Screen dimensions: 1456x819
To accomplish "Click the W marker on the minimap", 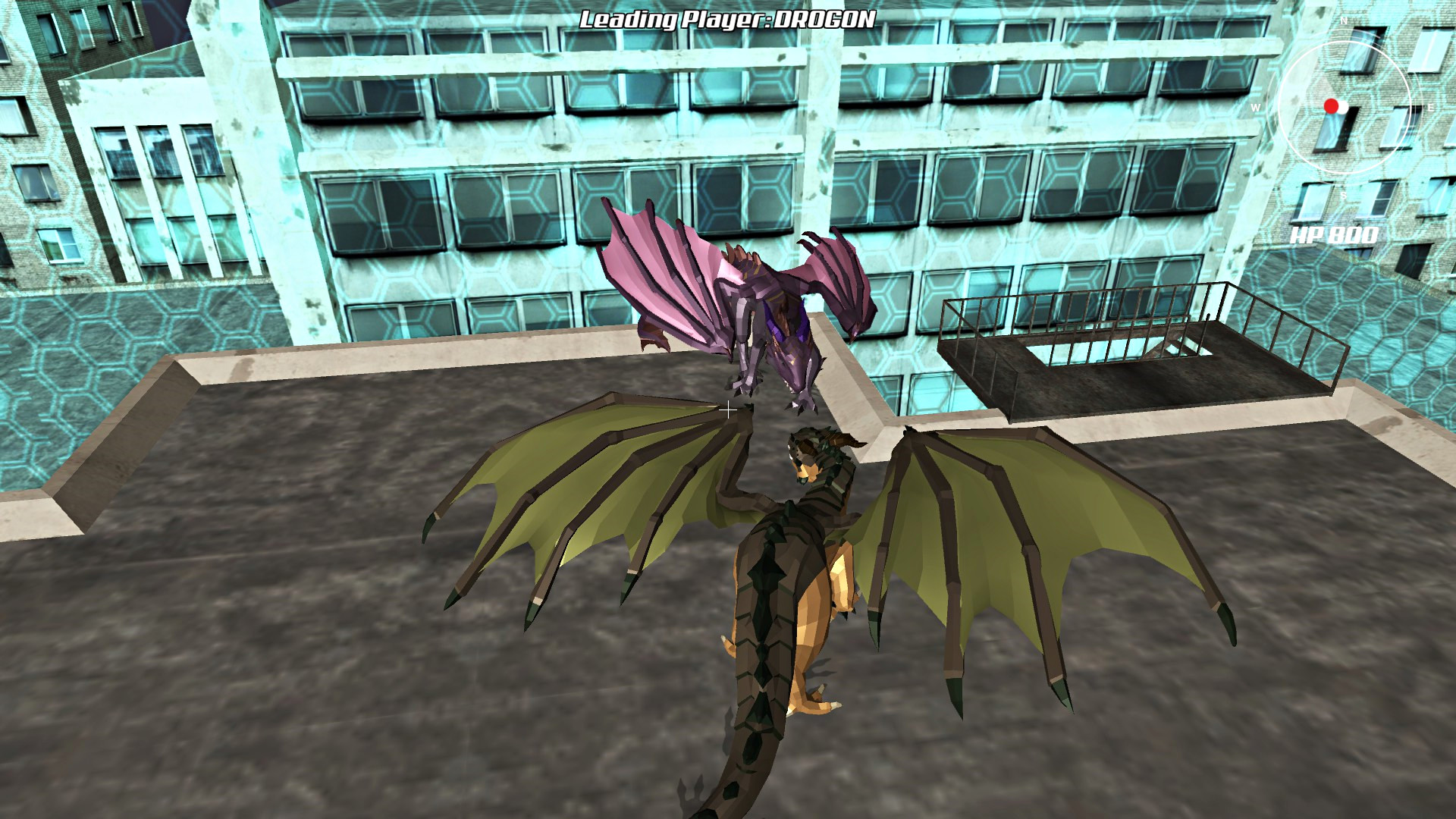I will point(1255,107).
